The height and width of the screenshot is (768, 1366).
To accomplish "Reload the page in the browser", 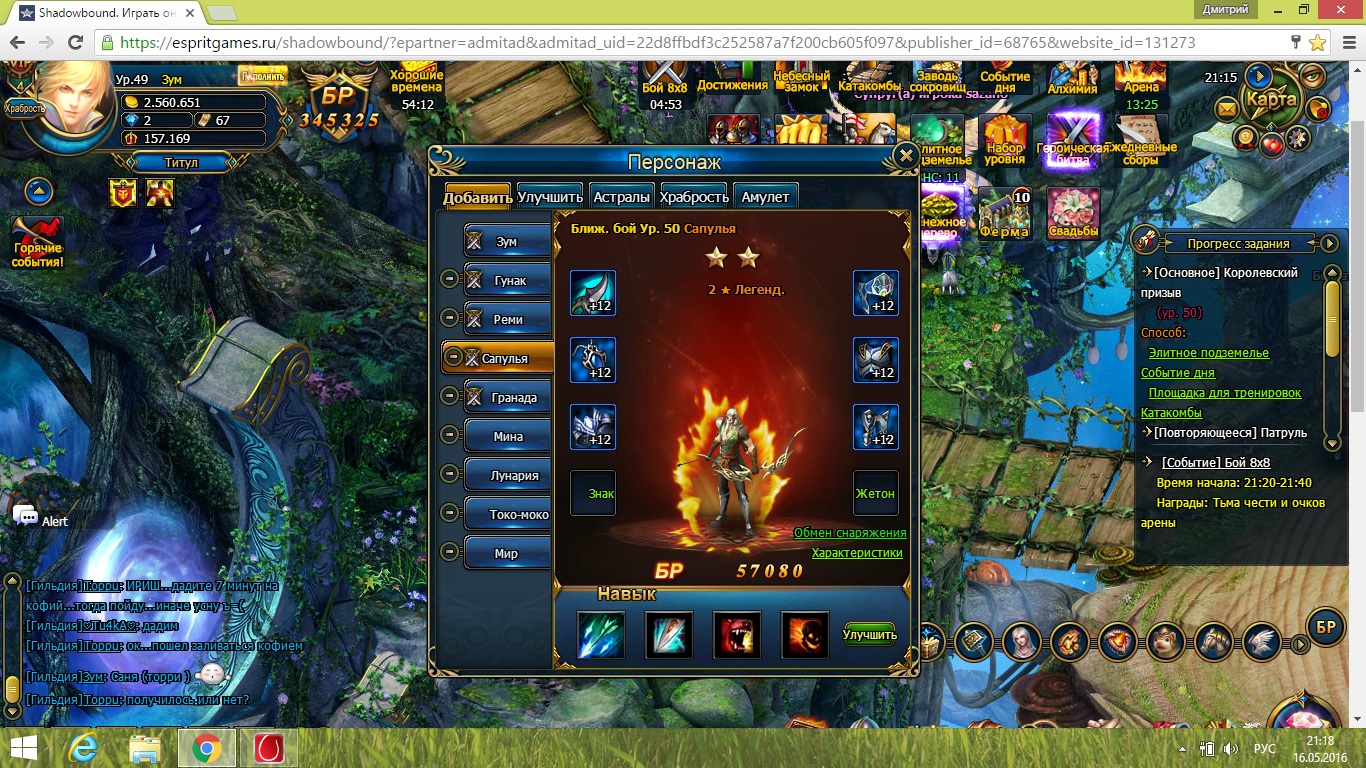I will [x=75, y=43].
